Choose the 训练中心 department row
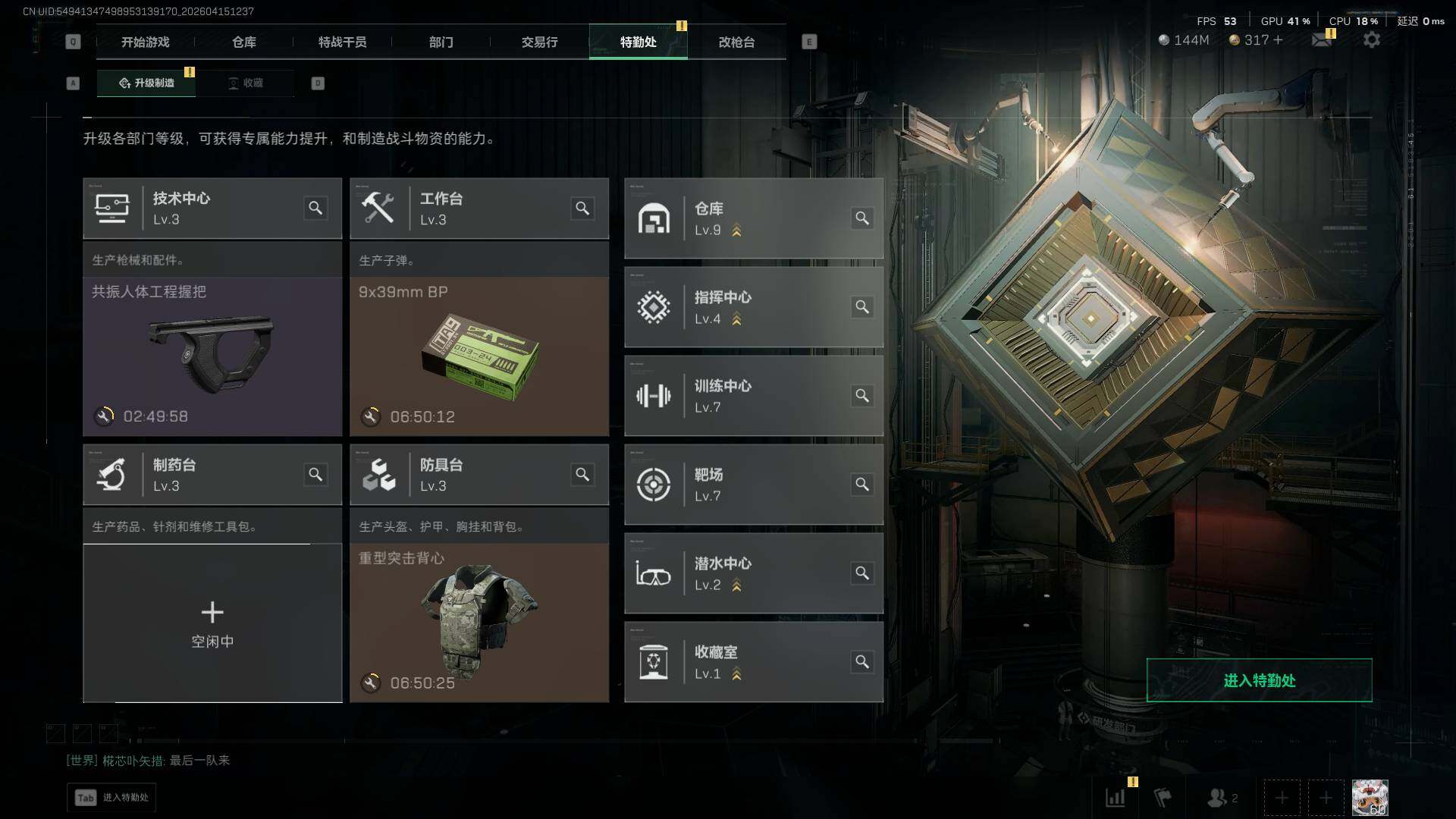The height and width of the screenshot is (819, 1456). (x=753, y=396)
